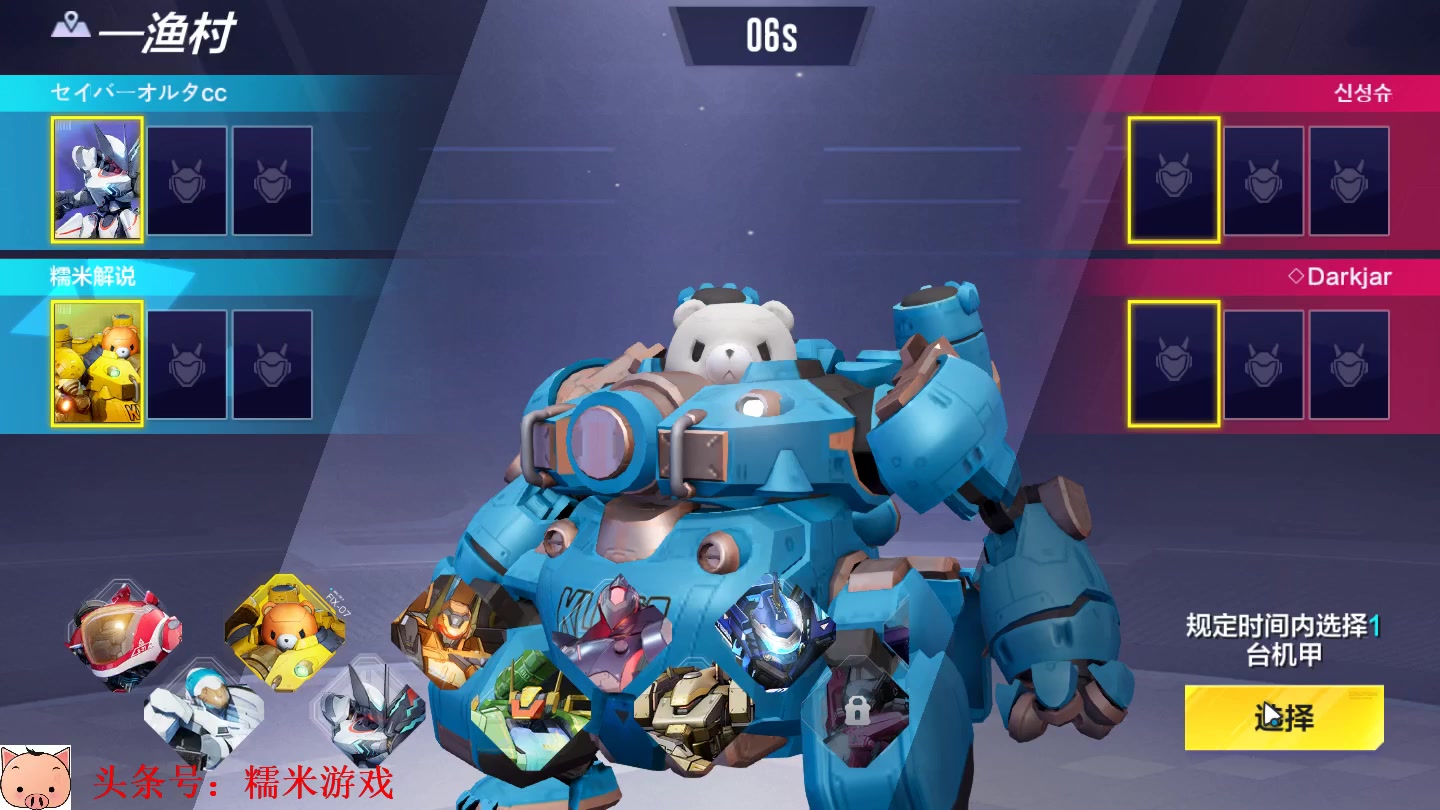Choose the white horned mech with black ears
Viewport: 1440px width, 810px height.
(x=370, y=712)
